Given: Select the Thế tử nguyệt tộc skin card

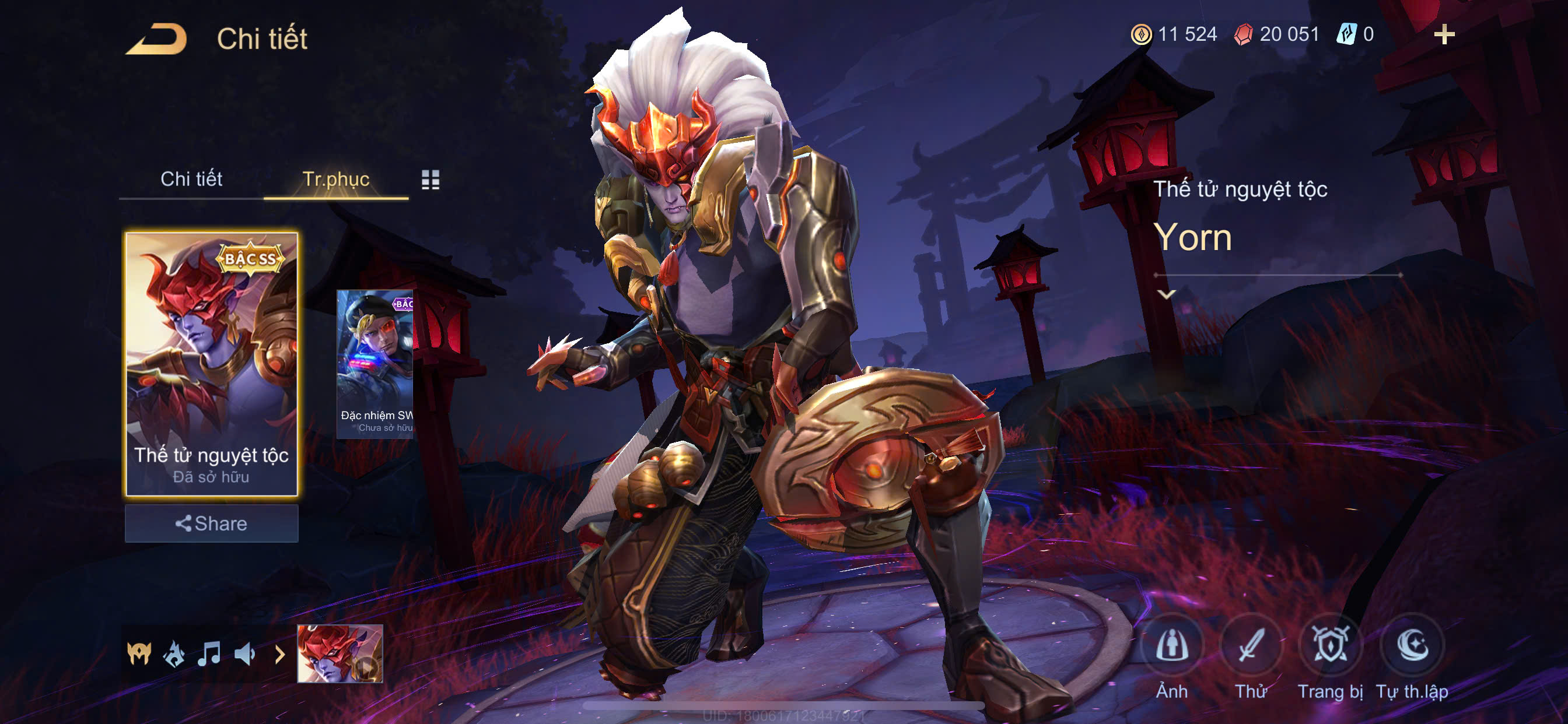Looking at the screenshot, I should tap(211, 364).
